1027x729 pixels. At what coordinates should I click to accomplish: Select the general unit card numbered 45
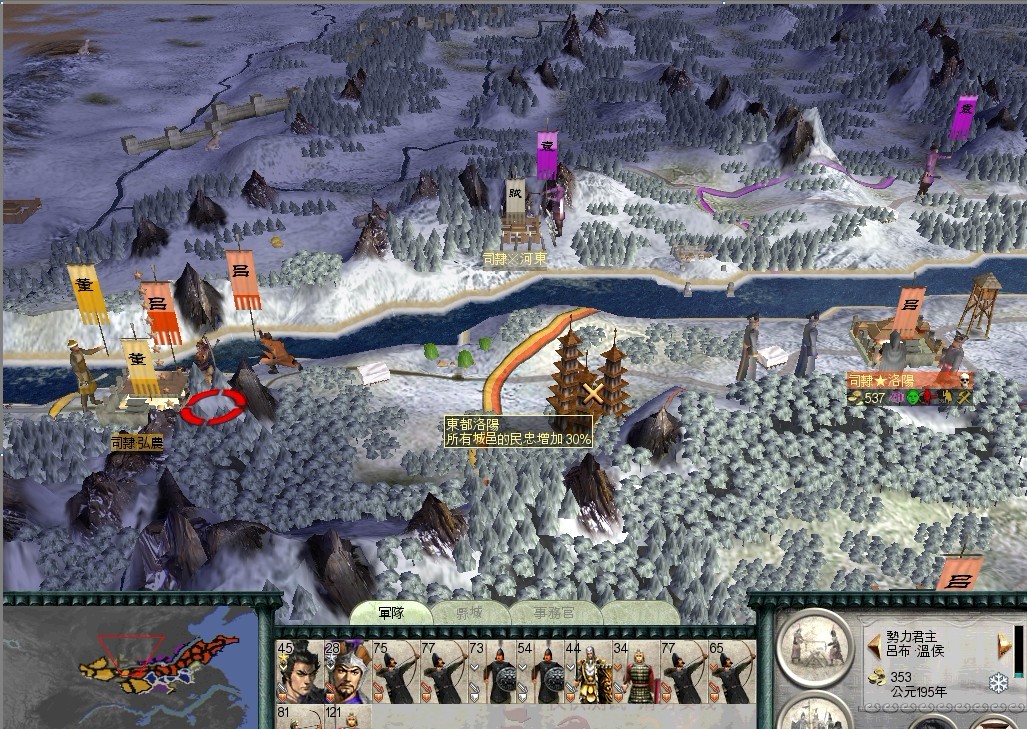tap(298, 672)
